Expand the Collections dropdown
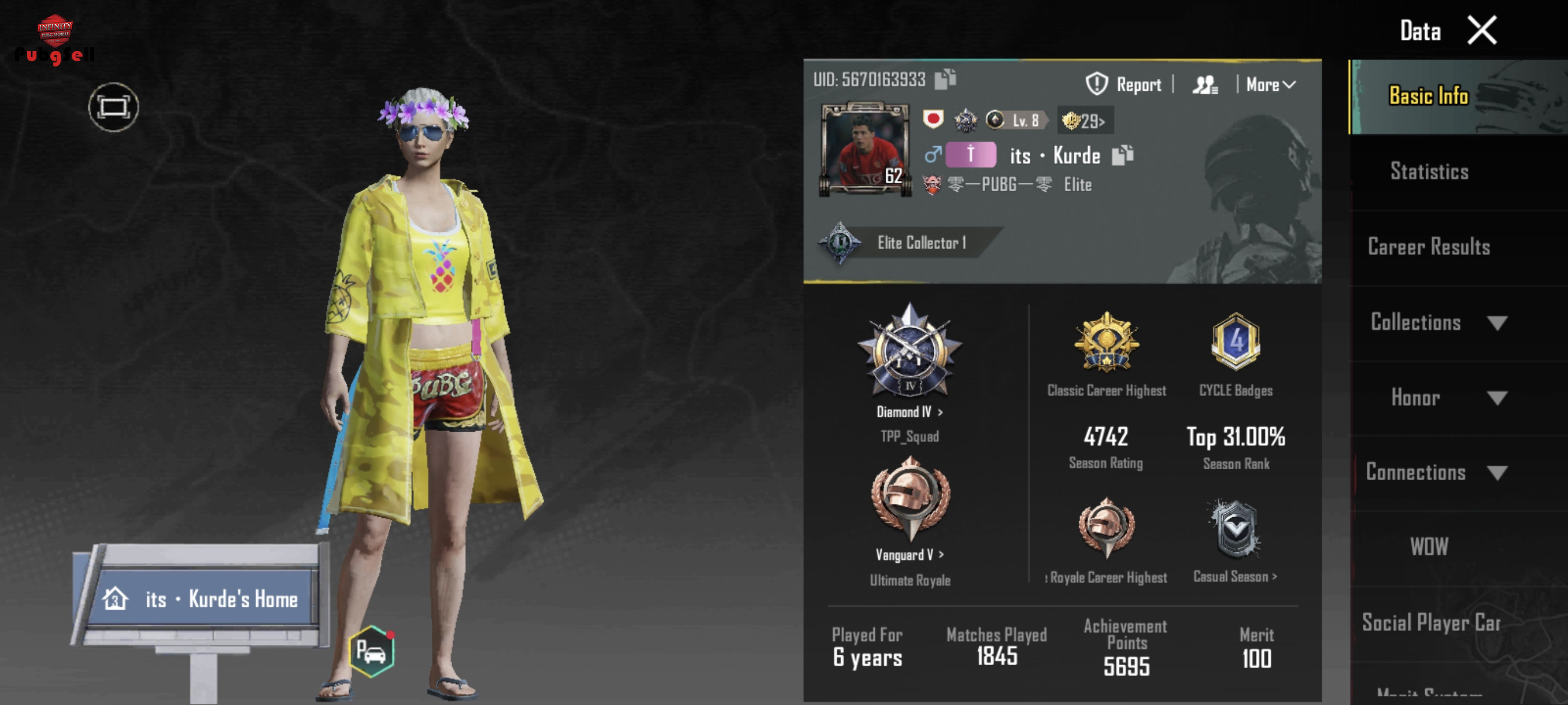 (1437, 322)
